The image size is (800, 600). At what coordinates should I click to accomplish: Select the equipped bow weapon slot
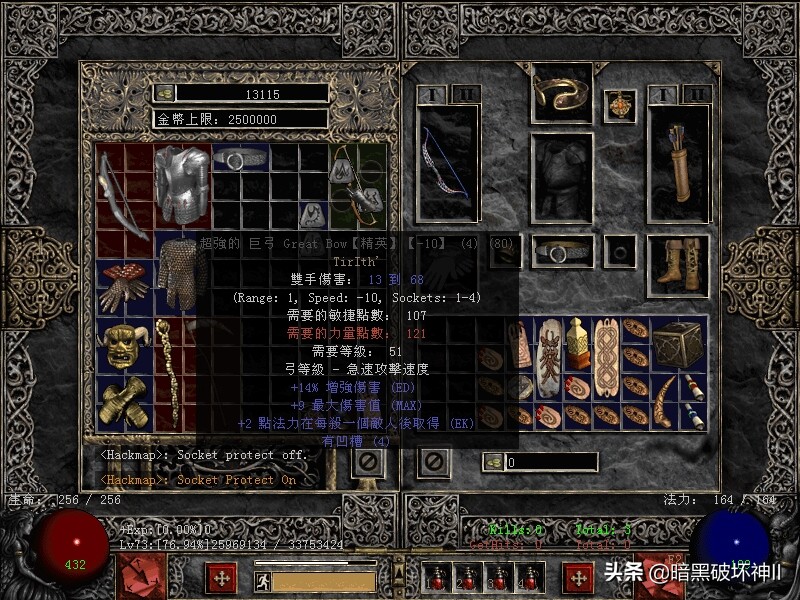[443, 164]
